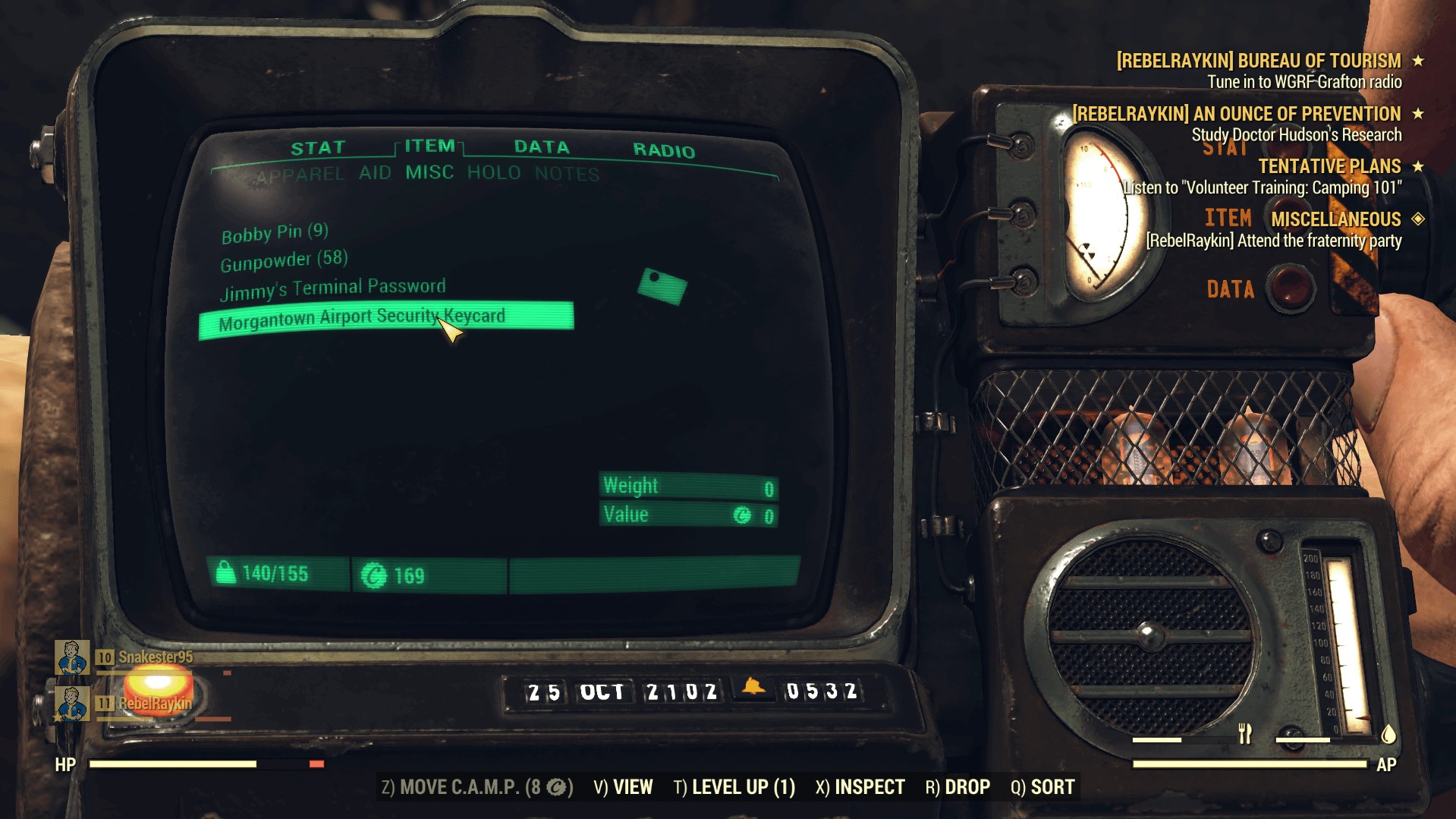Select the MISC item category
Viewport: 1456px width, 819px height.
pos(429,172)
